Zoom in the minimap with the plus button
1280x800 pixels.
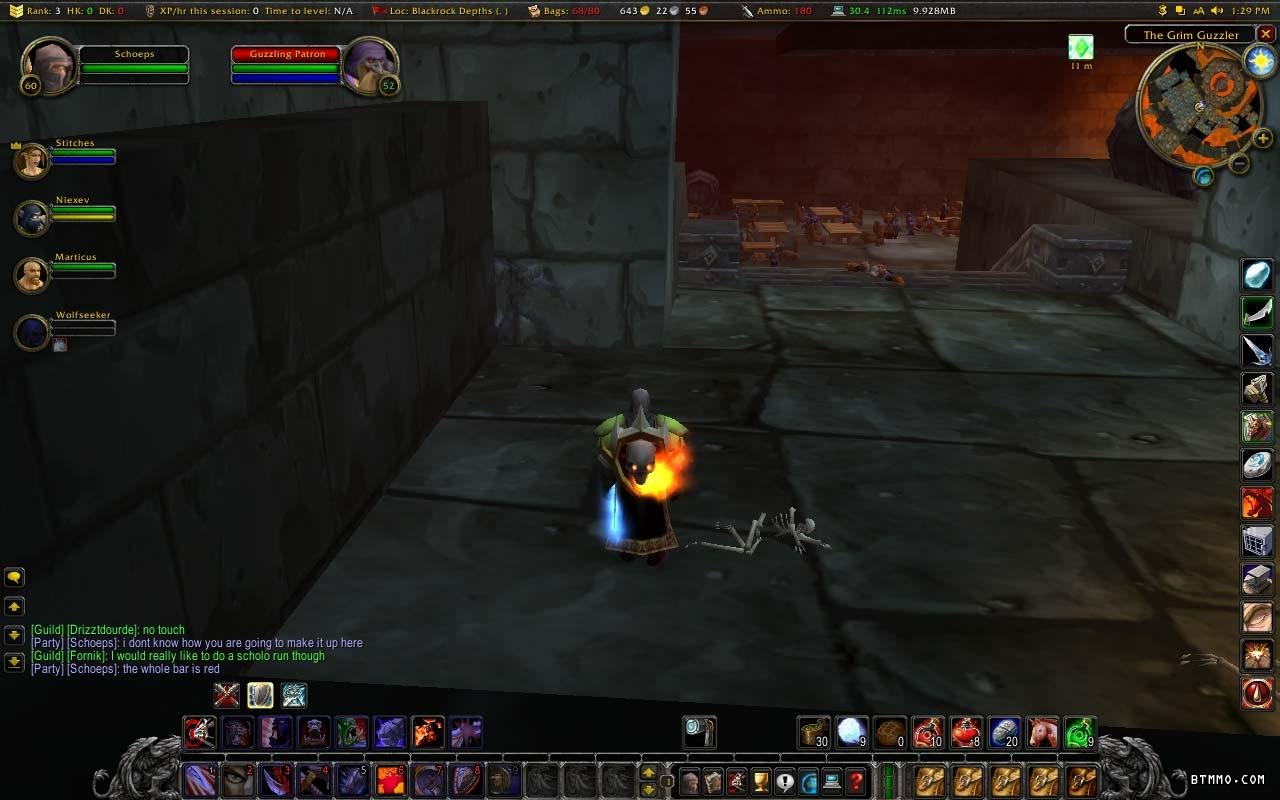[1262, 139]
